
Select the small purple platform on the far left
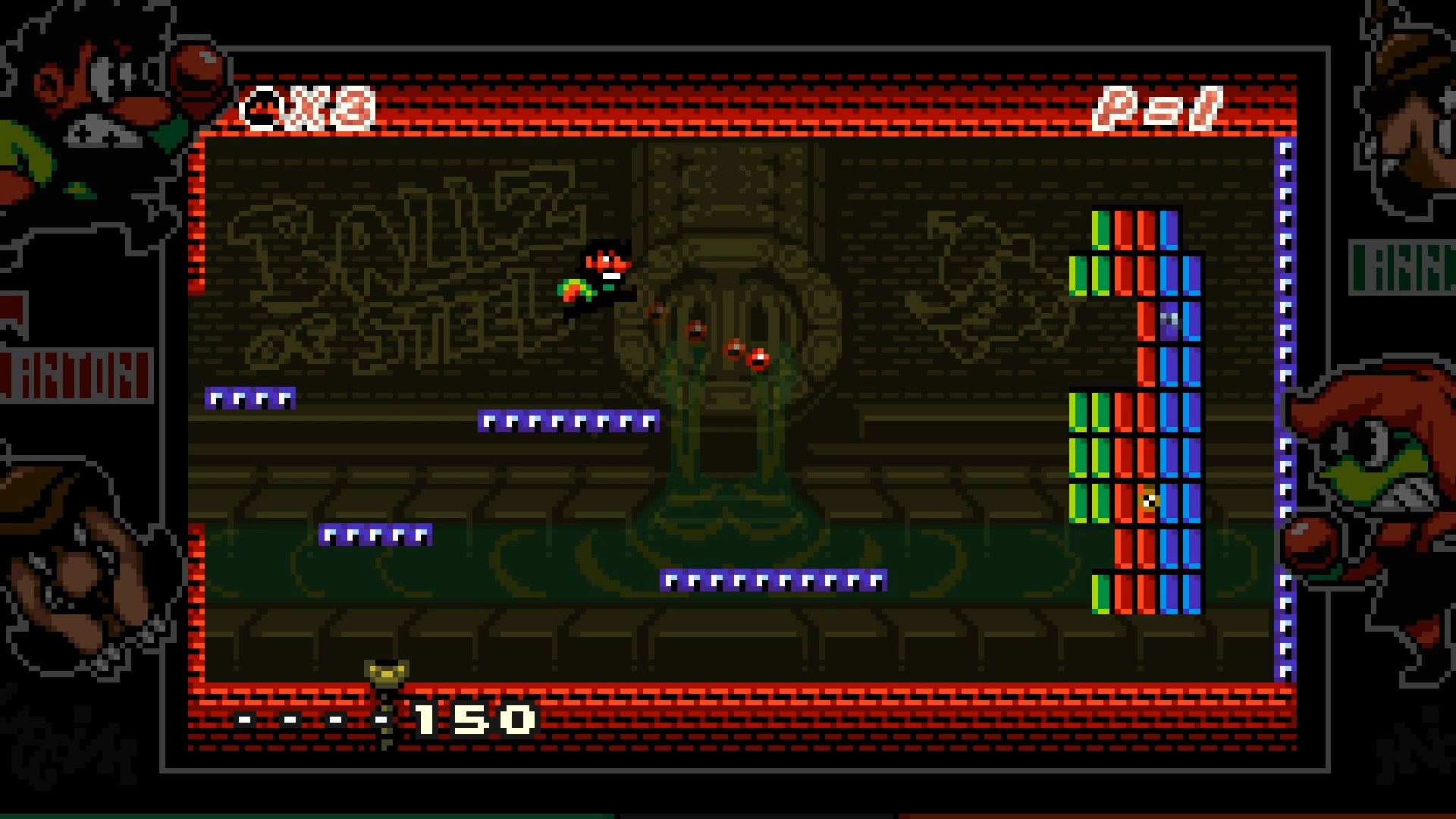tap(250, 397)
